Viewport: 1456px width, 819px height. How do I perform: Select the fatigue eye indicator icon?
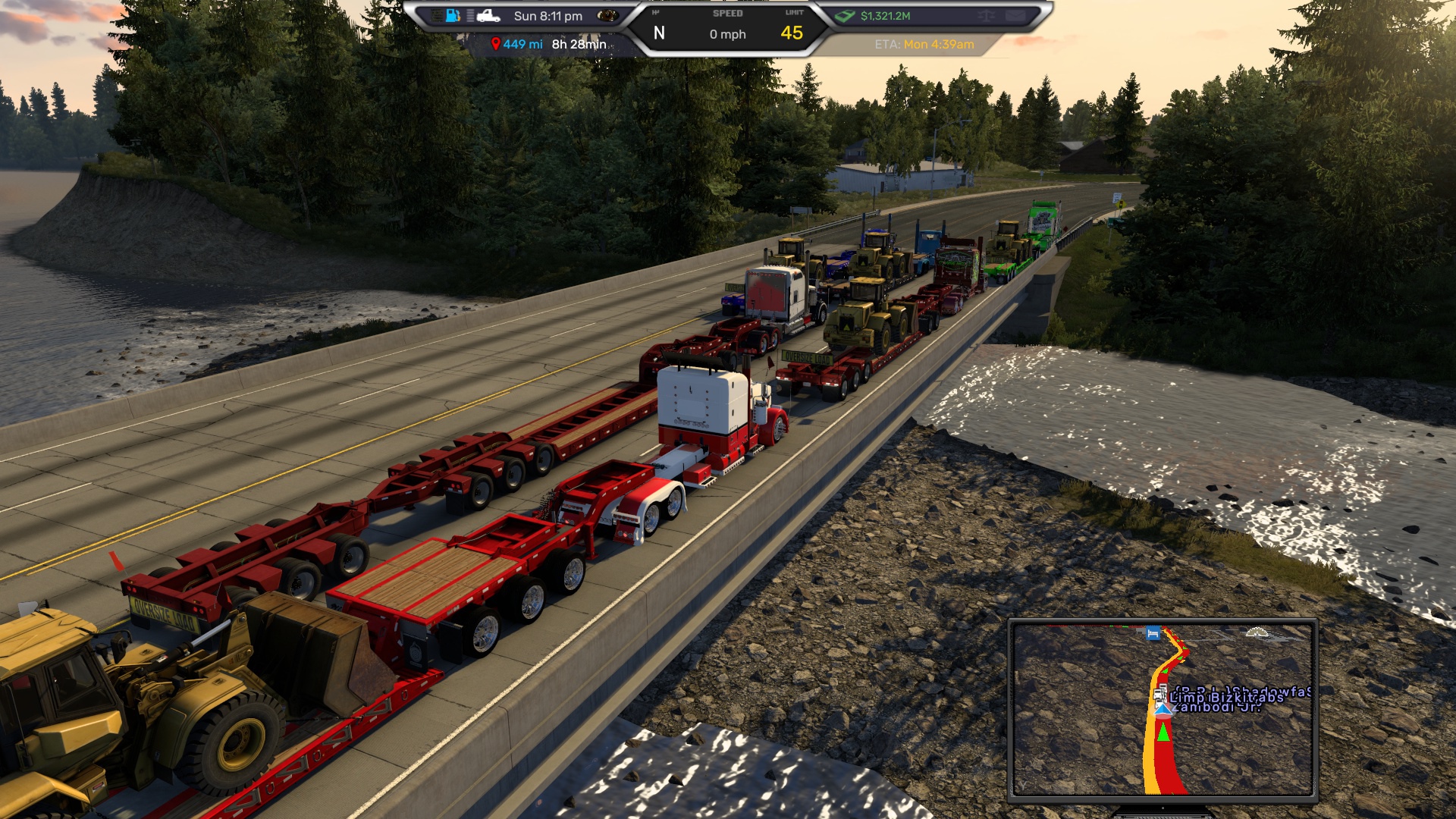pos(607,15)
